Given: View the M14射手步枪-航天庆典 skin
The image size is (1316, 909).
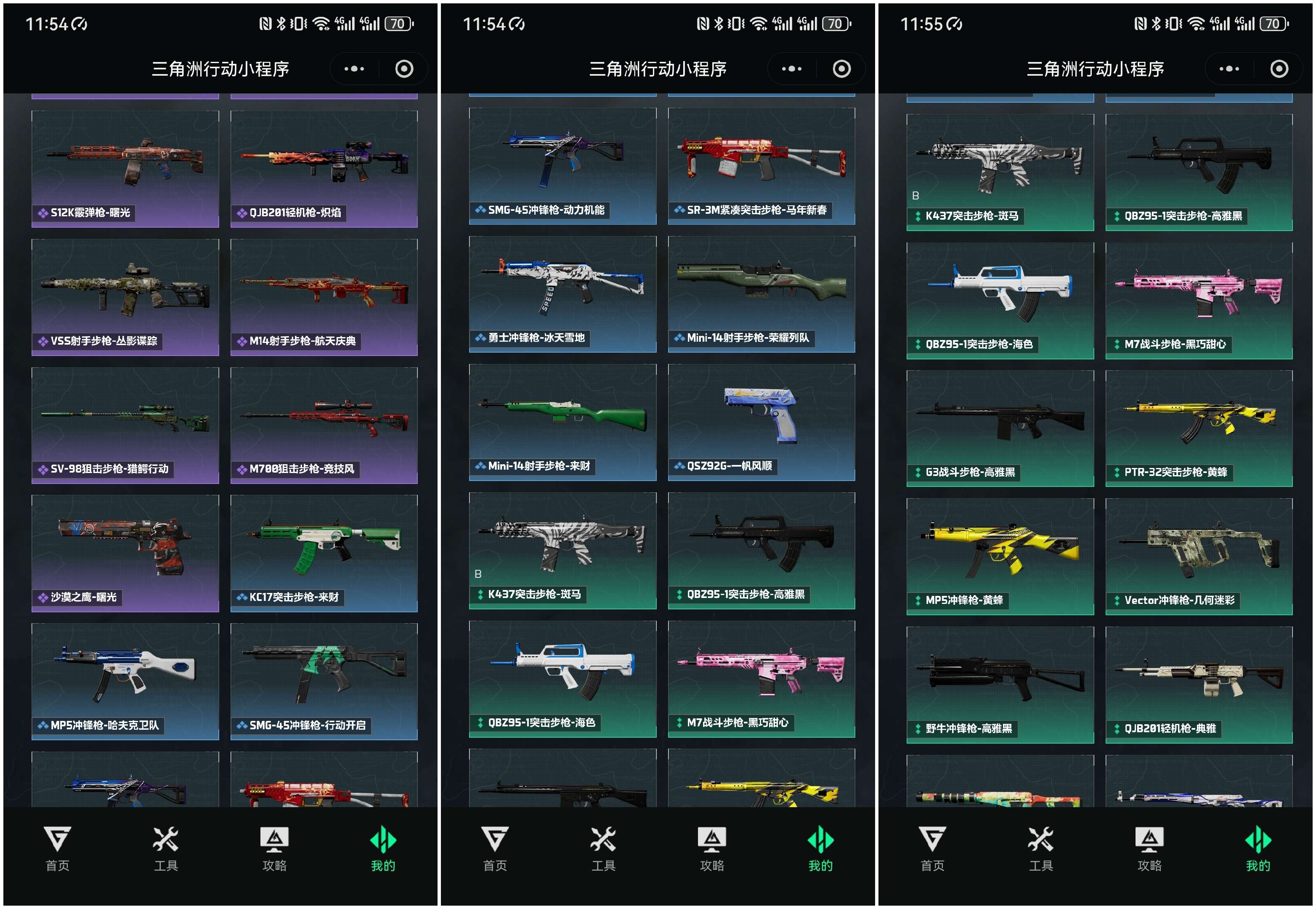Looking at the screenshot, I should click(324, 297).
